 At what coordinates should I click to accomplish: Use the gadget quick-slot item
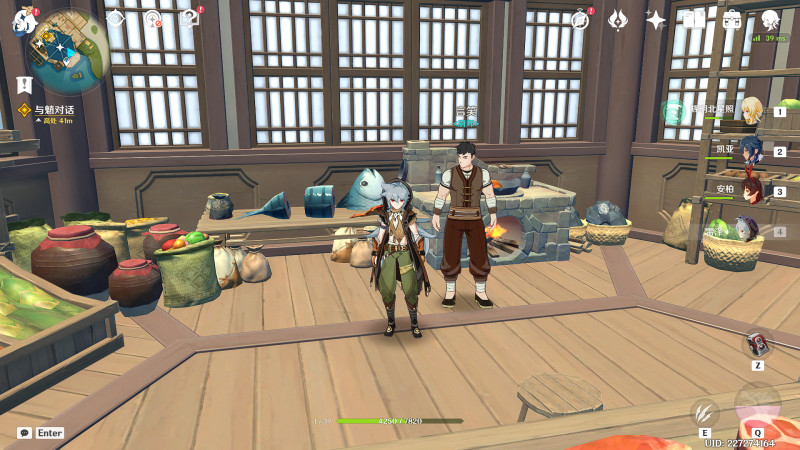pyautogui.click(x=757, y=345)
